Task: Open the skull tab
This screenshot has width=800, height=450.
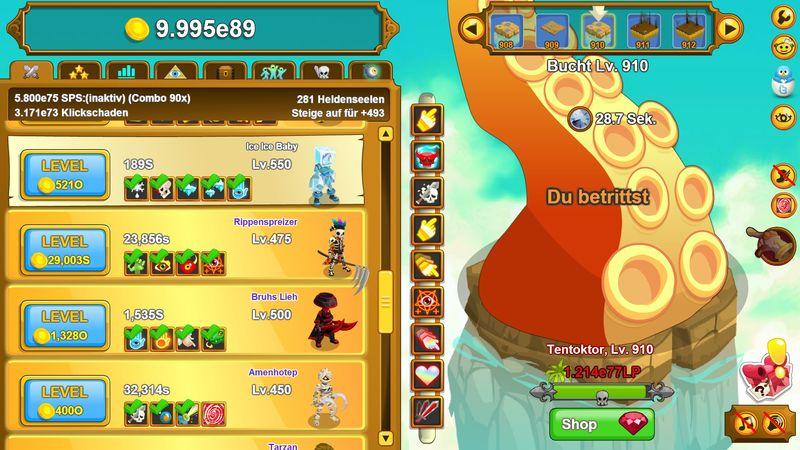Action: 321,72
